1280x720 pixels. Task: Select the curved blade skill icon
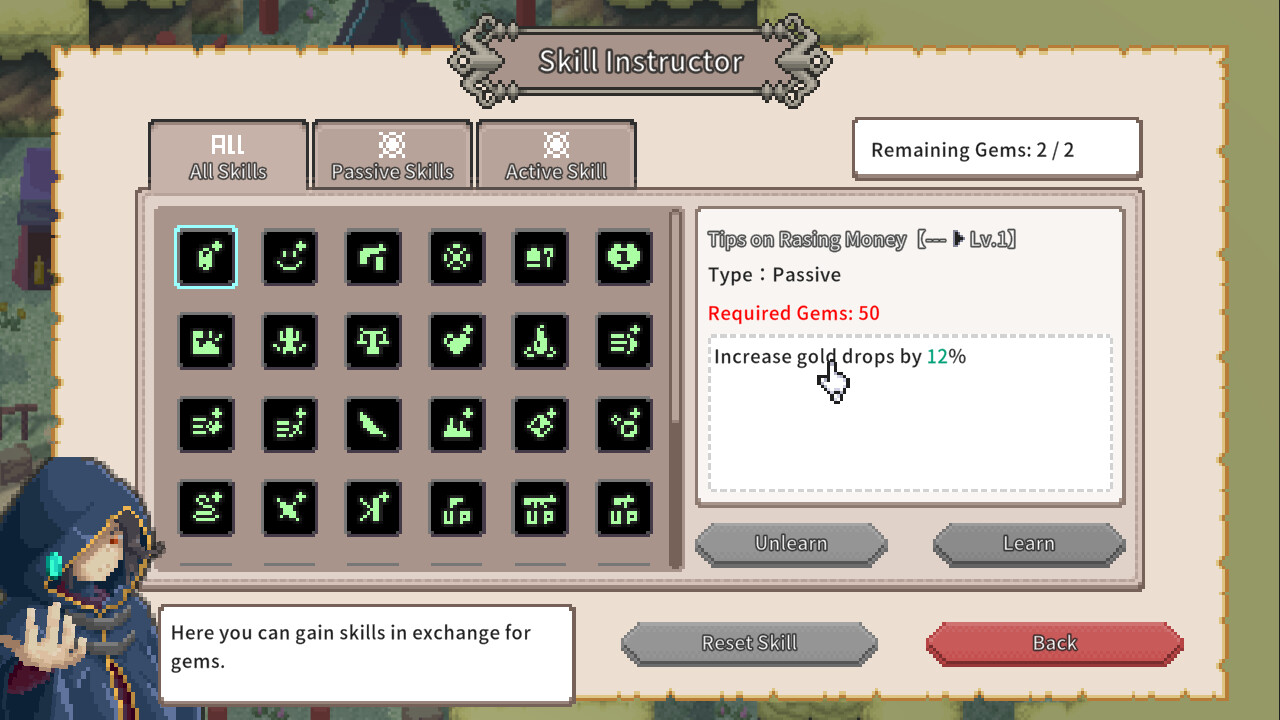coord(373,425)
